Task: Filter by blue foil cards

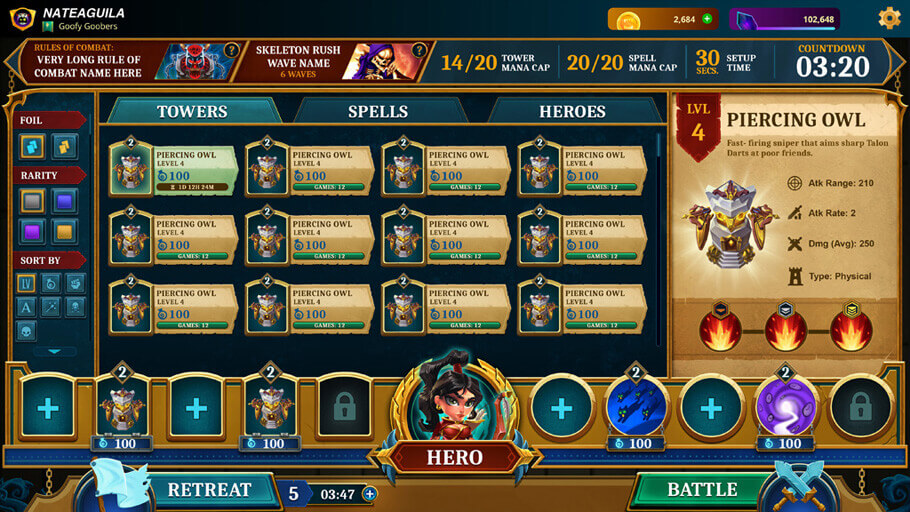Action: click(x=33, y=147)
